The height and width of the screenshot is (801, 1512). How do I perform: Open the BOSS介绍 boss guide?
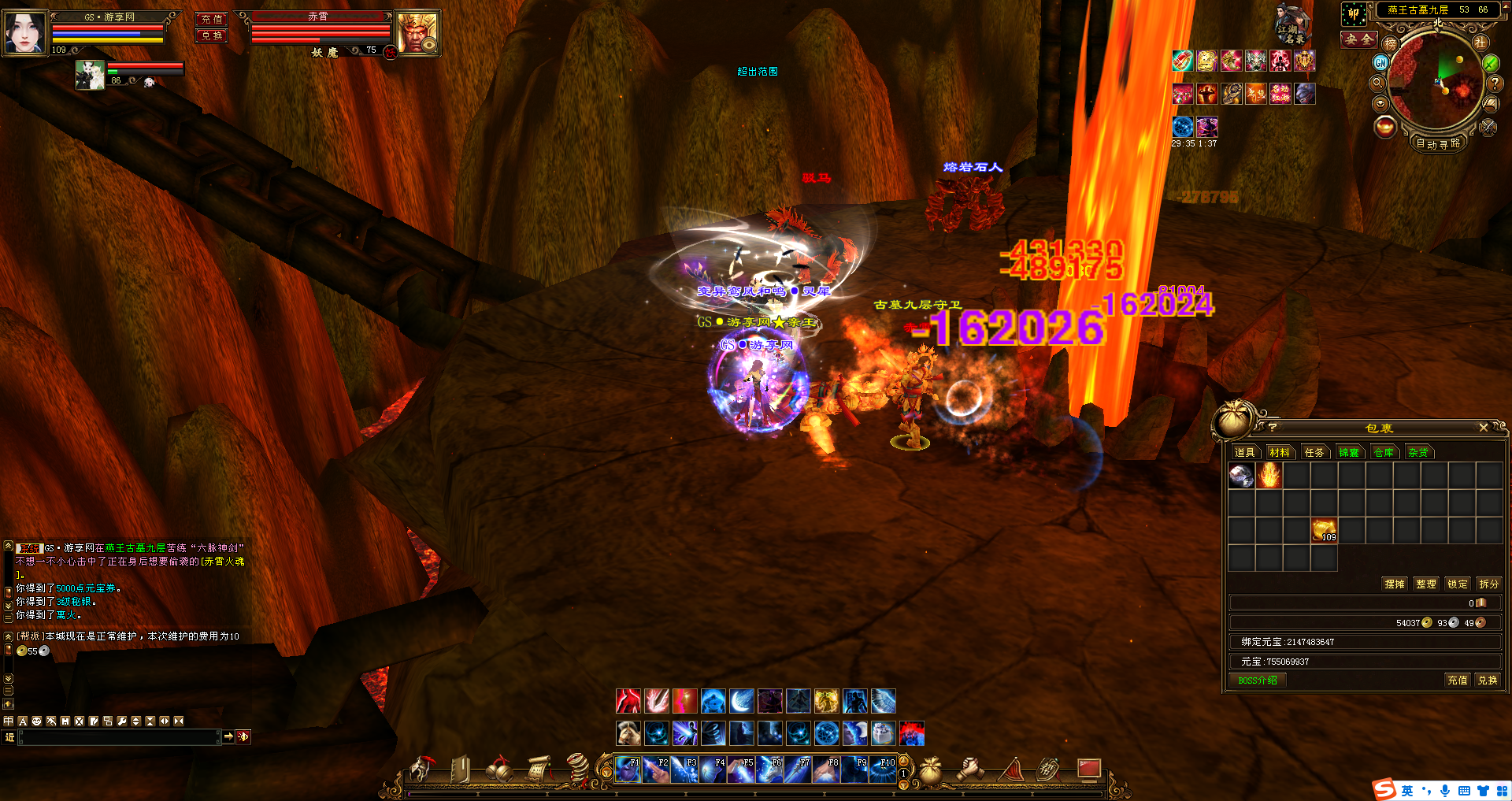pyautogui.click(x=1258, y=680)
